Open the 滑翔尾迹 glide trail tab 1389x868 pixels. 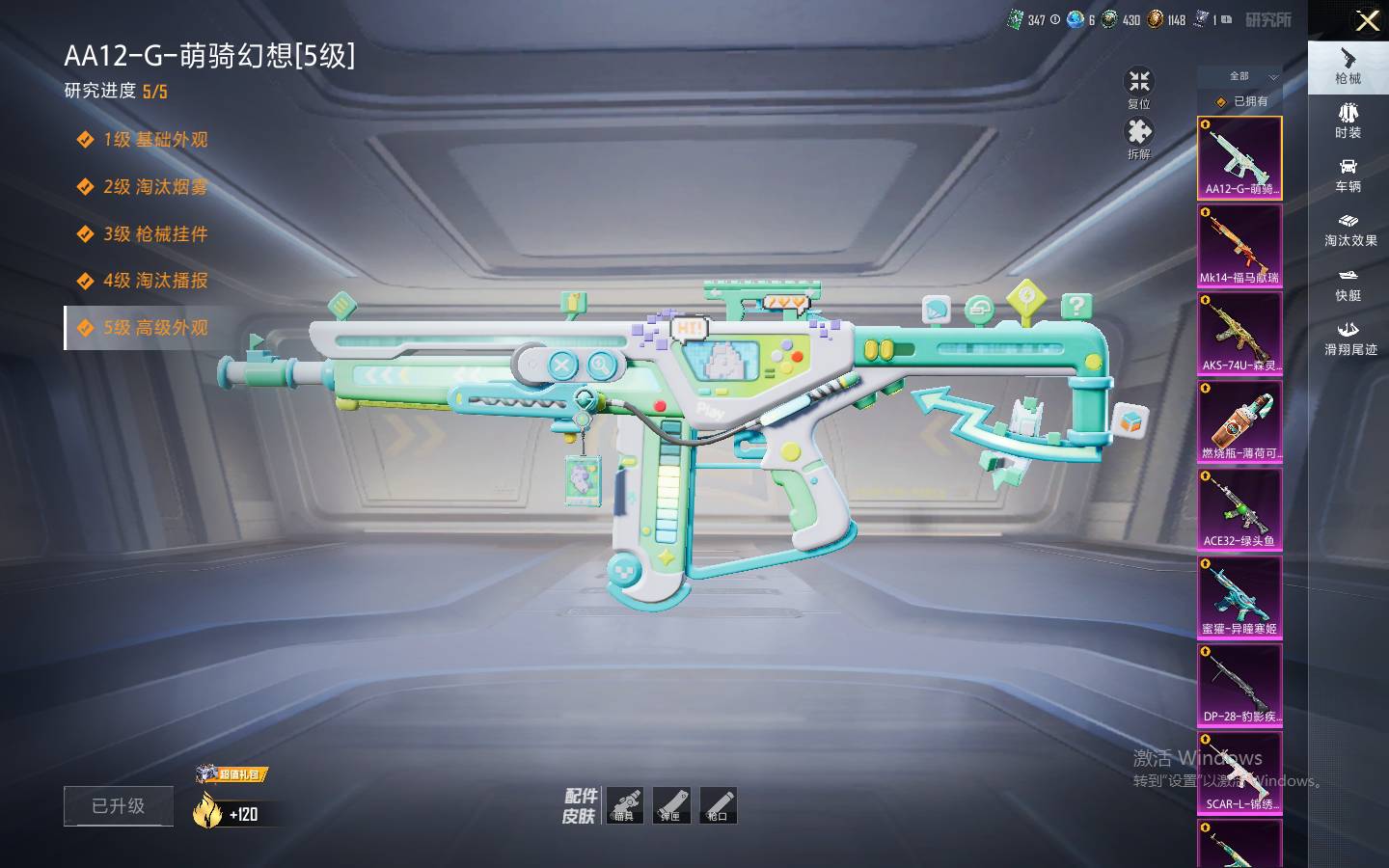[1349, 338]
